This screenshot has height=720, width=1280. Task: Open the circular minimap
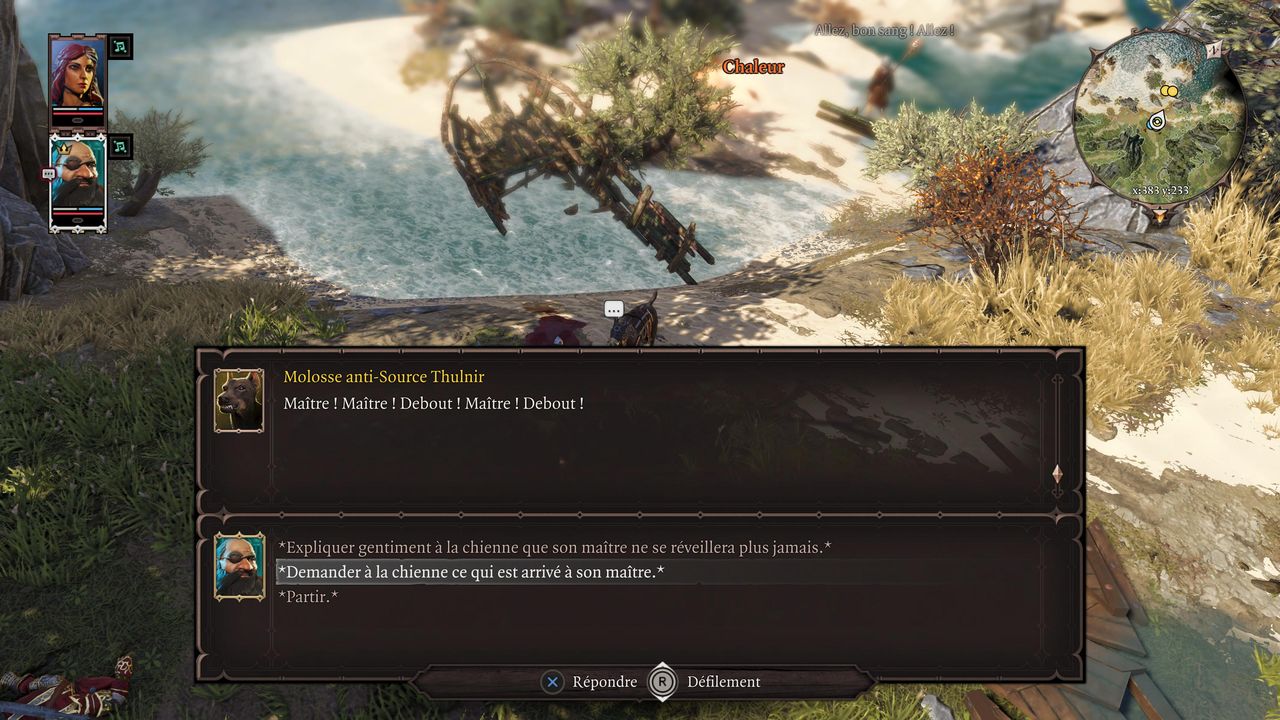click(1158, 118)
